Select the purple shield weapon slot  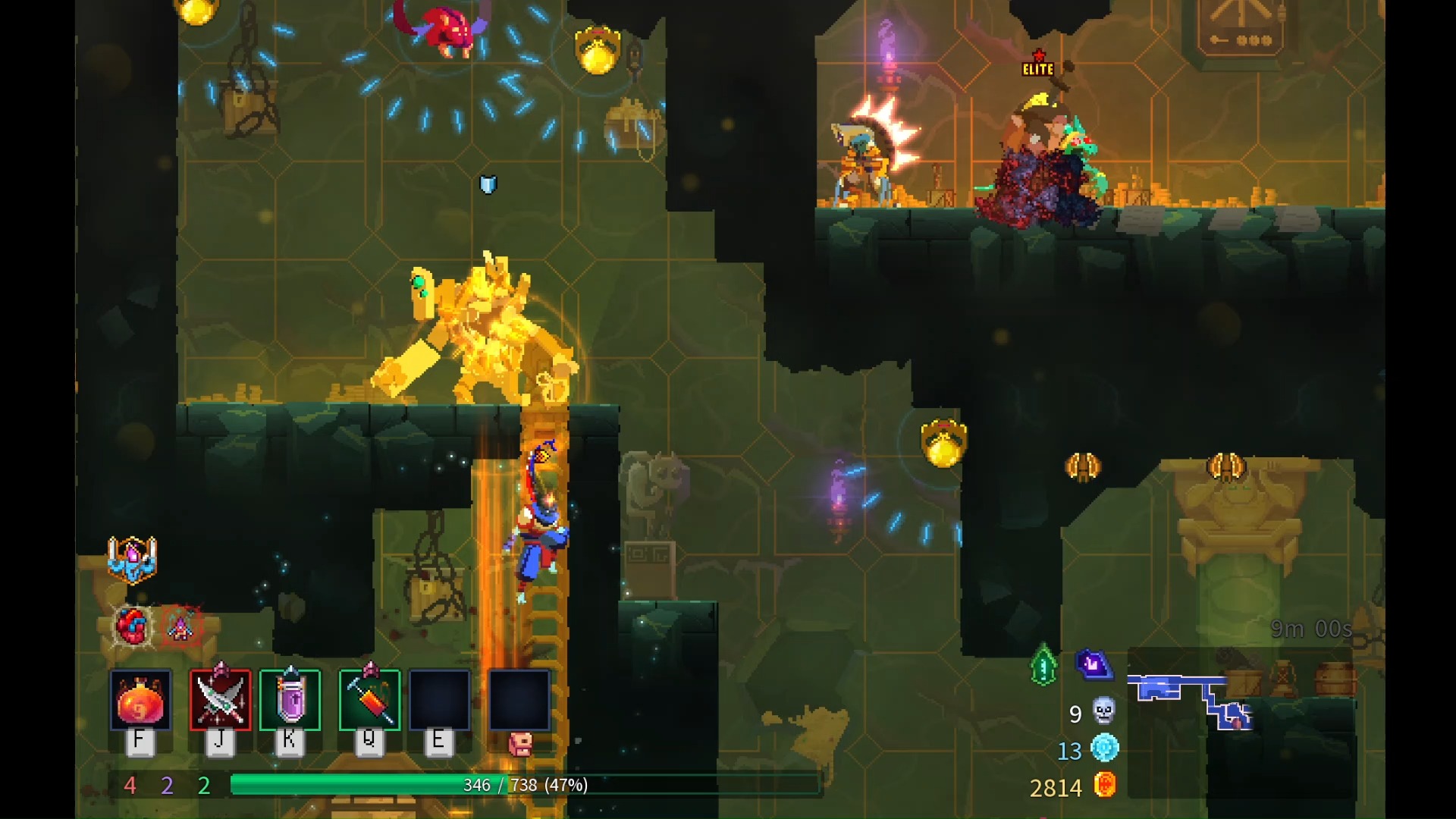(290, 701)
